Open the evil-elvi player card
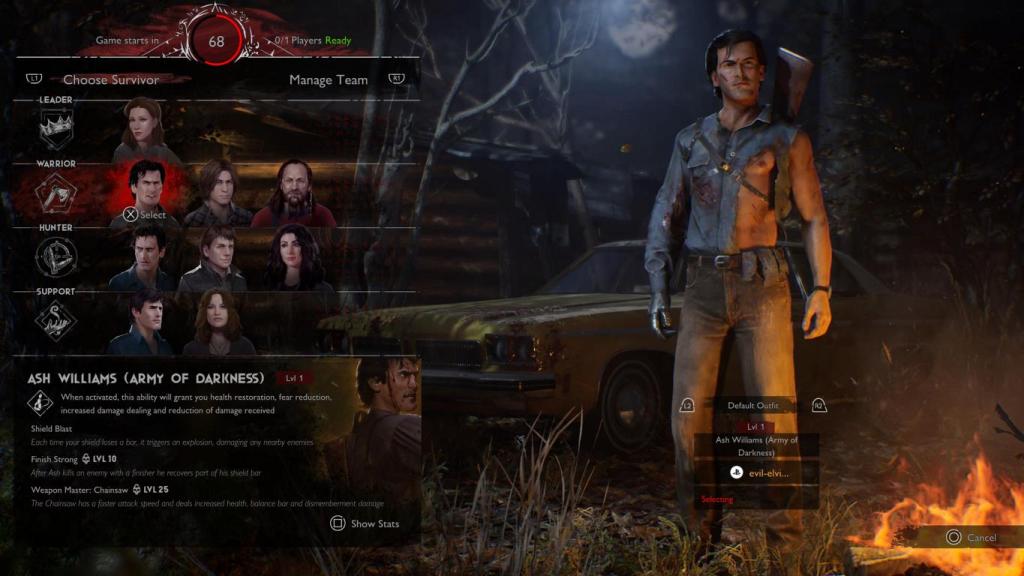The width and height of the screenshot is (1024, 576). [757, 473]
